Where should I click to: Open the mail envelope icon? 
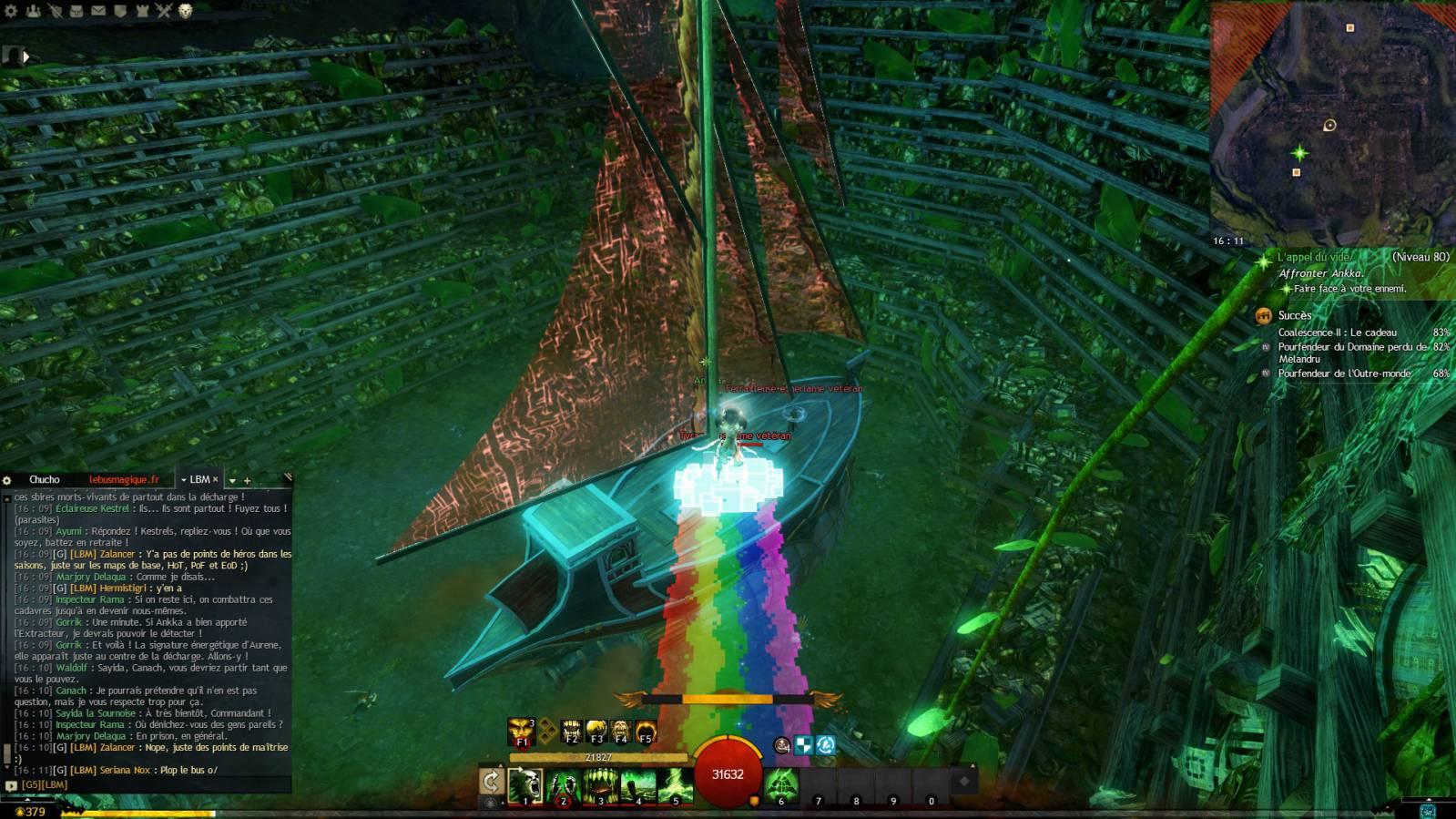(98, 11)
